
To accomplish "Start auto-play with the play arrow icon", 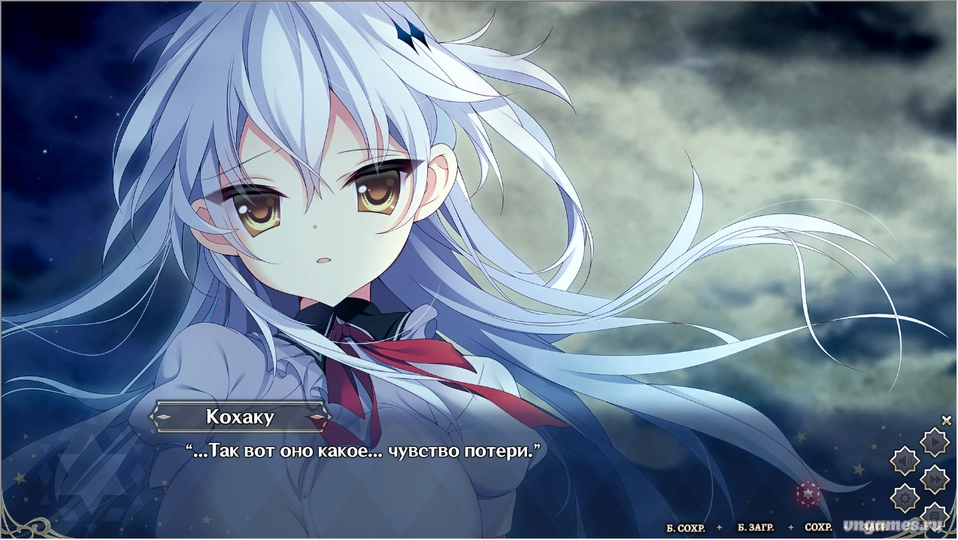I will click(933, 441).
